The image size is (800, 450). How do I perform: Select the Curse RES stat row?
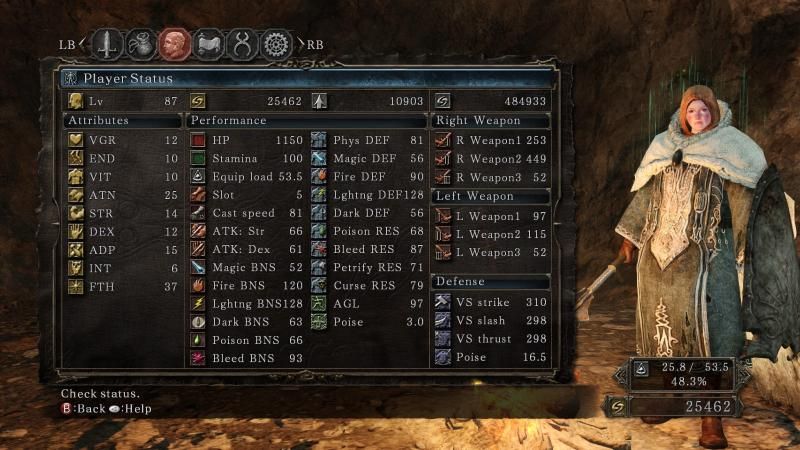(368, 286)
